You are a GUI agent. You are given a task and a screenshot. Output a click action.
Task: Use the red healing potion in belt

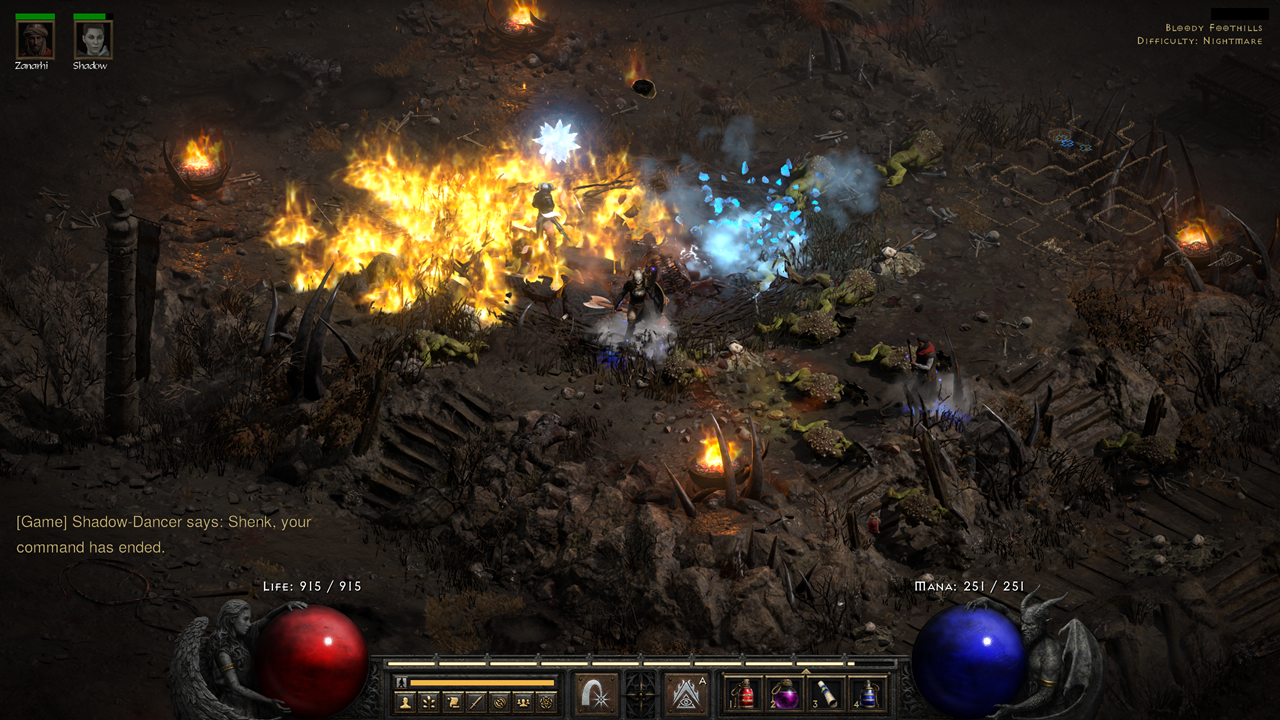(744, 694)
